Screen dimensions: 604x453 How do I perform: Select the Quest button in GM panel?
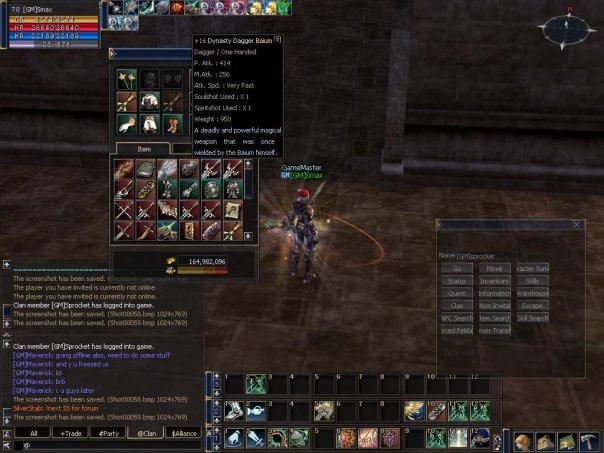457,294
